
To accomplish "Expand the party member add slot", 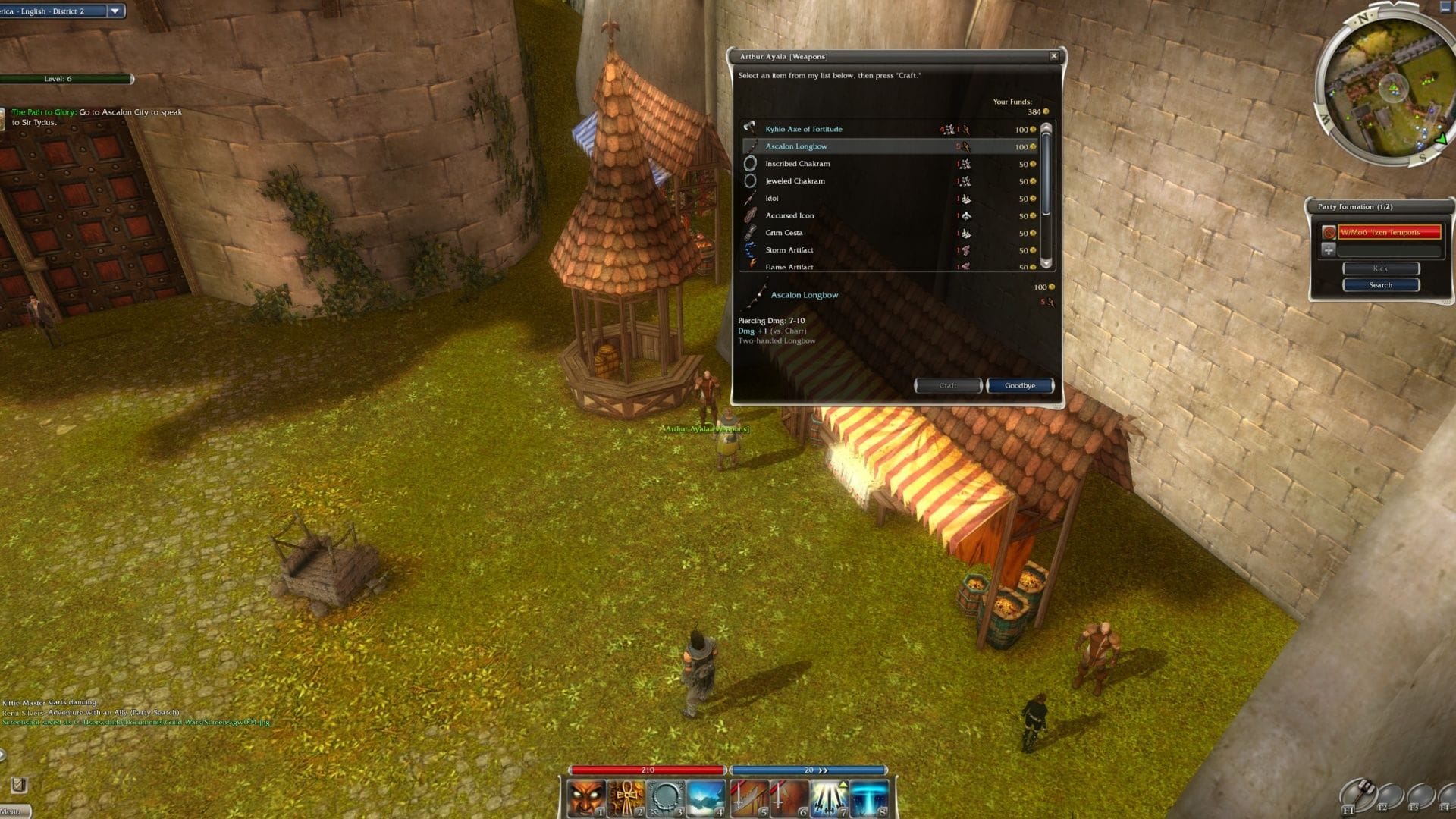I will (1329, 249).
